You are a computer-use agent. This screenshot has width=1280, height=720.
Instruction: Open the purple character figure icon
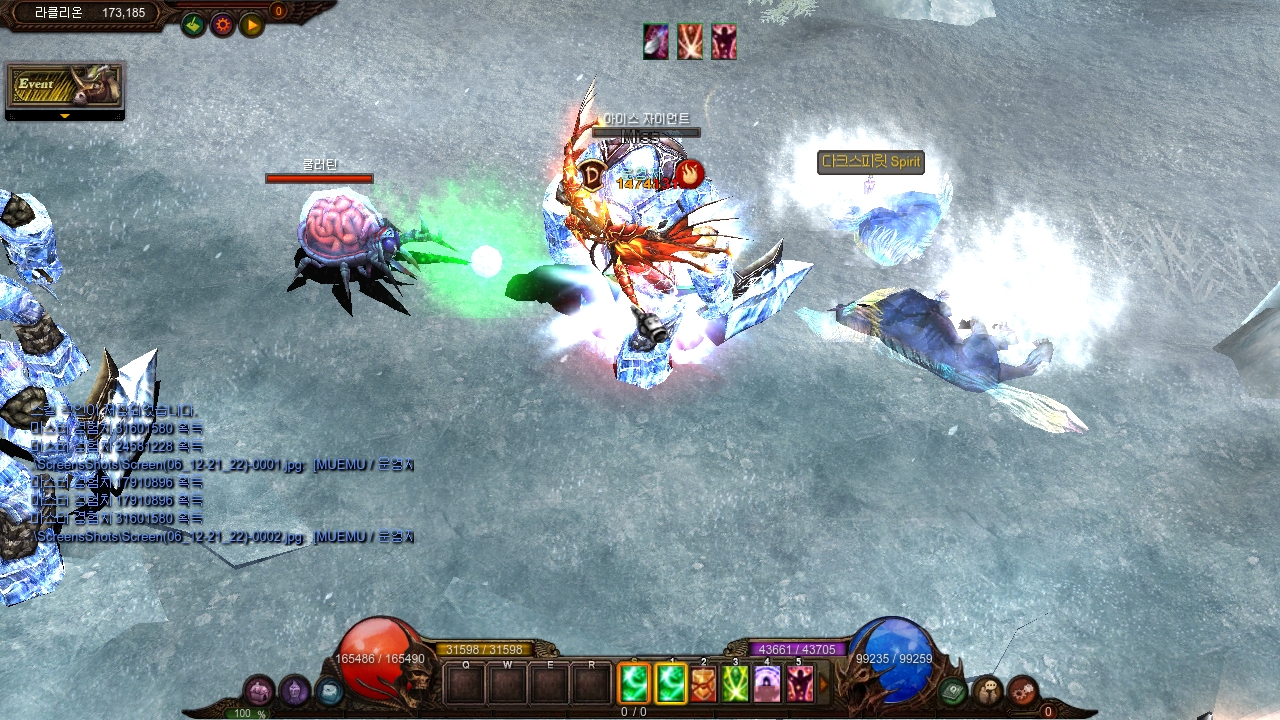pos(294,690)
